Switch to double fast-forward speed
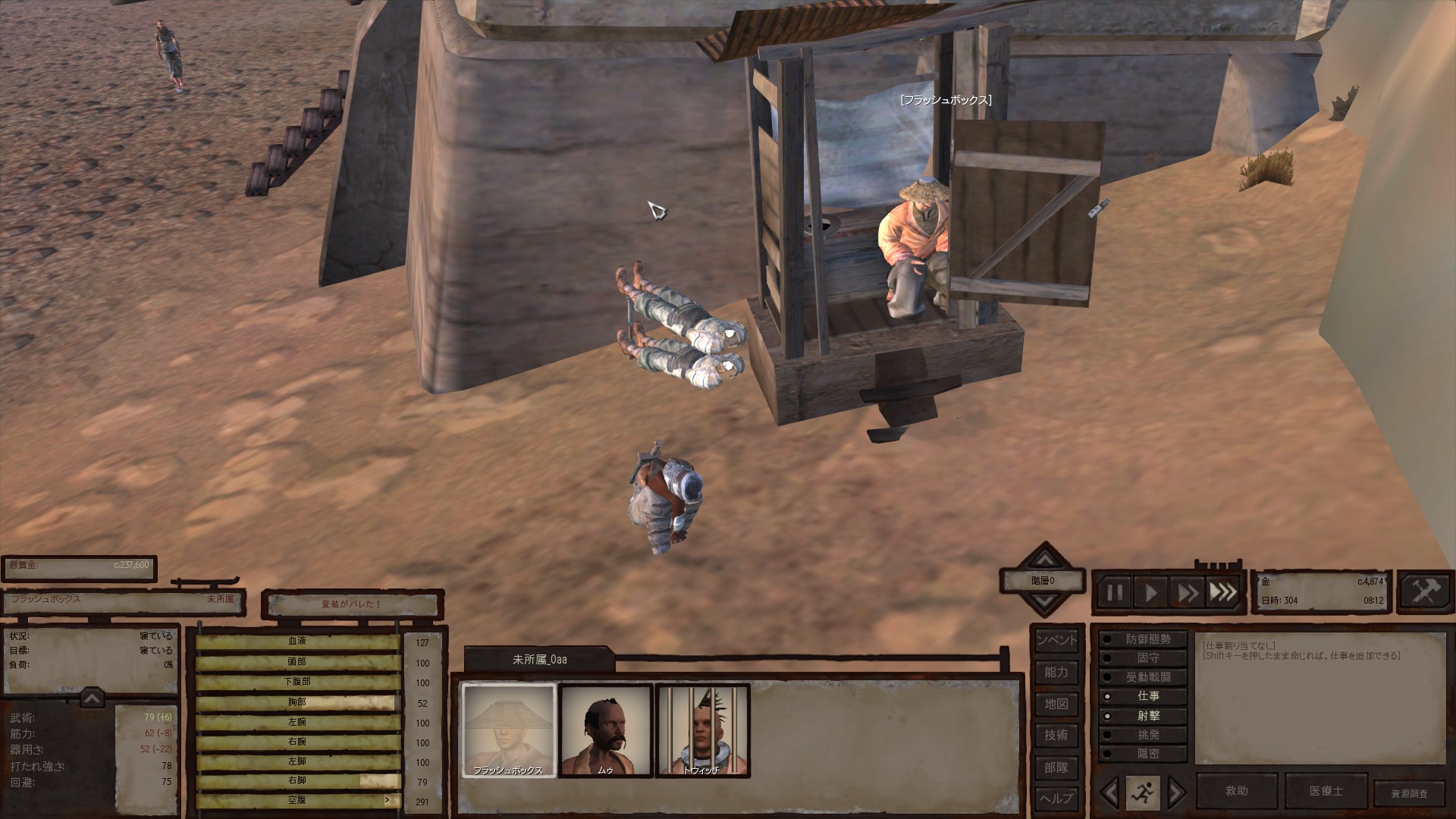 [x=1187, y=592]
